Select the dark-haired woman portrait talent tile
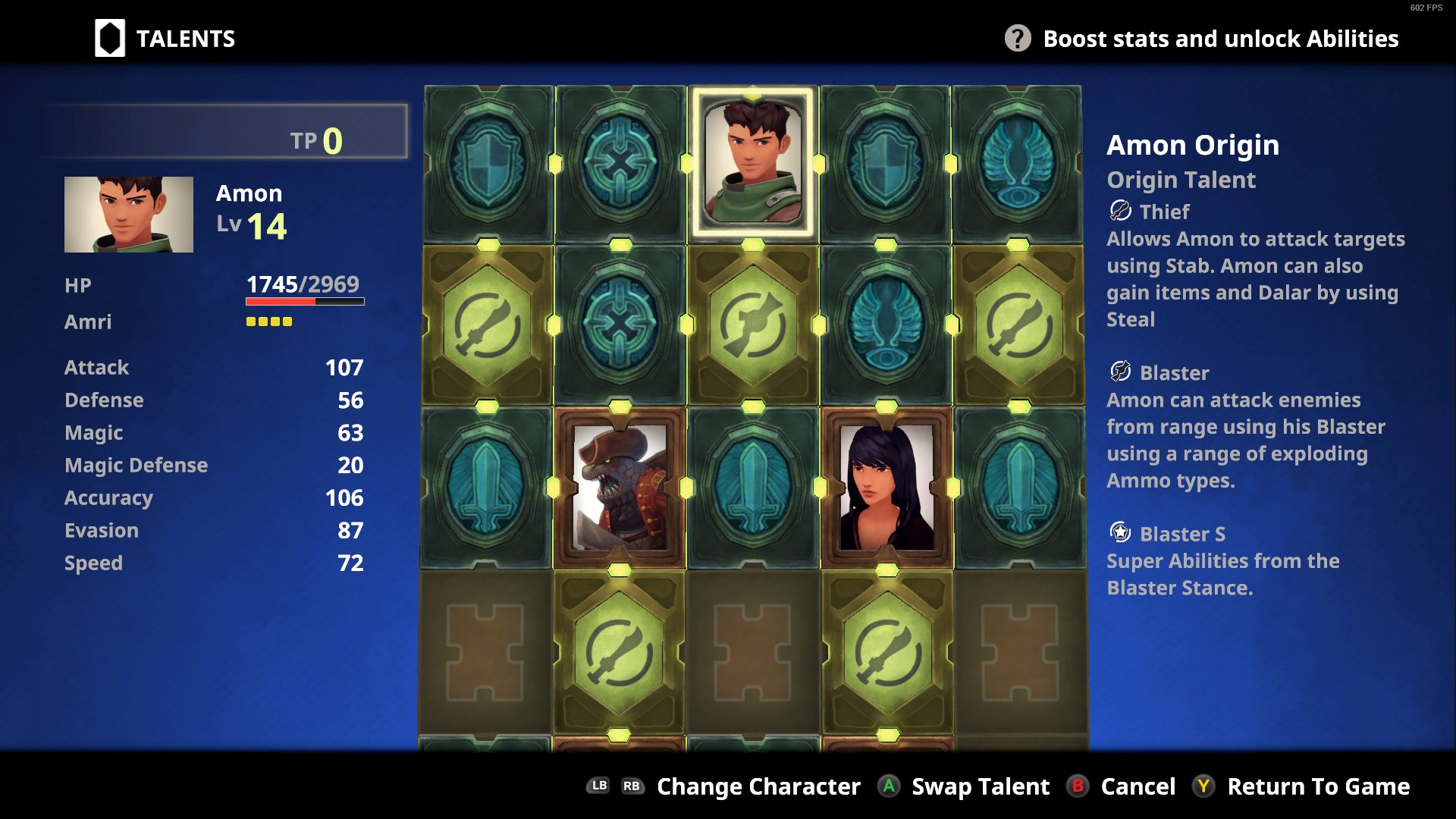Image resolution: width=1456 pixels, height=819 pixels. (x=886, y=487)
